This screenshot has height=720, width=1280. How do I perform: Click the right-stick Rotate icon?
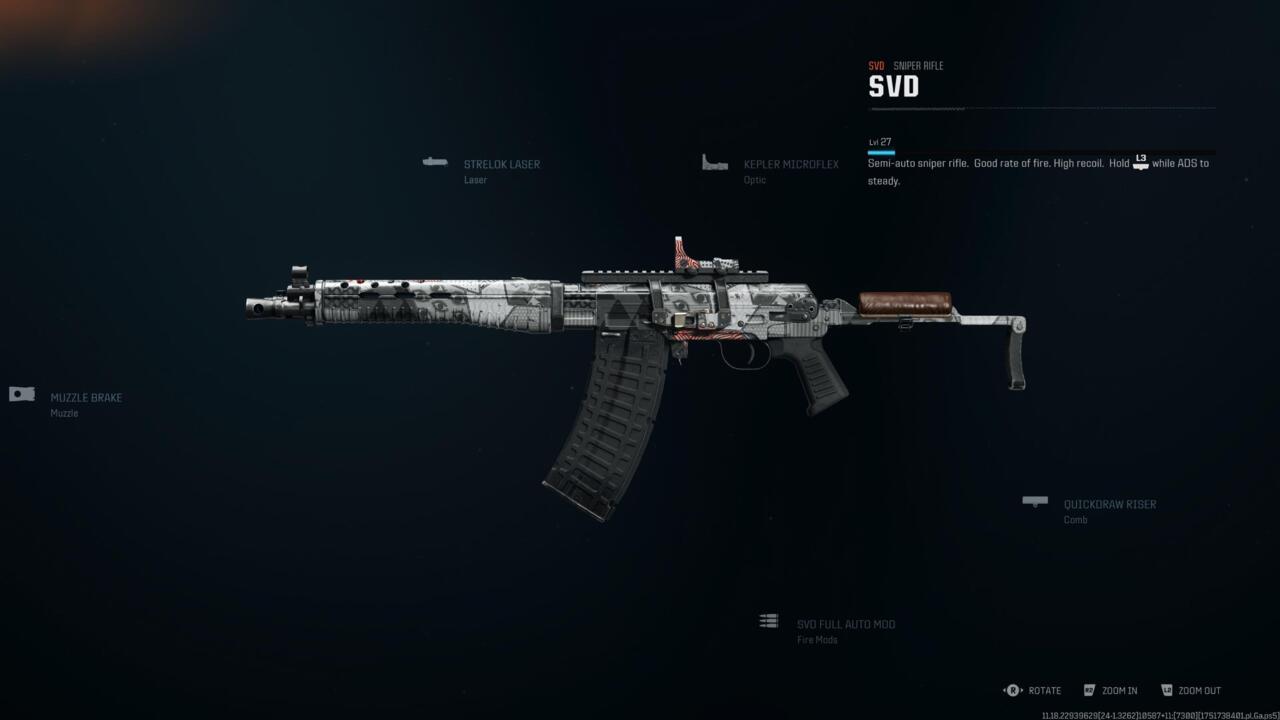click(1012, 690)
